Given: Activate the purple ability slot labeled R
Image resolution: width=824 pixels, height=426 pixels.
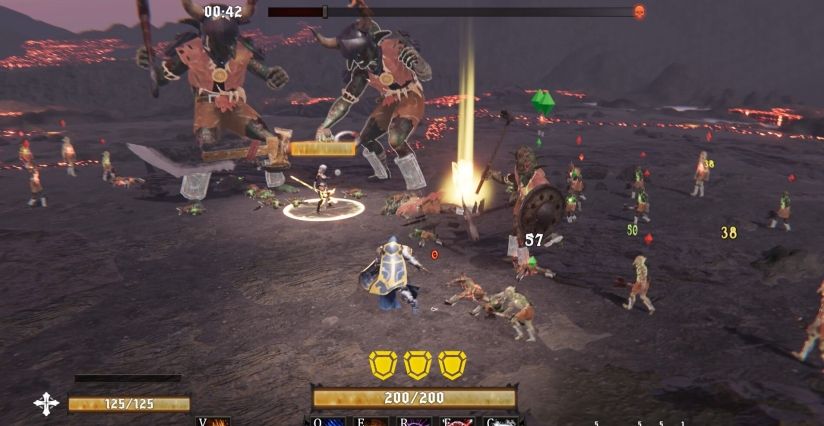Looking at the screenshot, I should 416,422.
